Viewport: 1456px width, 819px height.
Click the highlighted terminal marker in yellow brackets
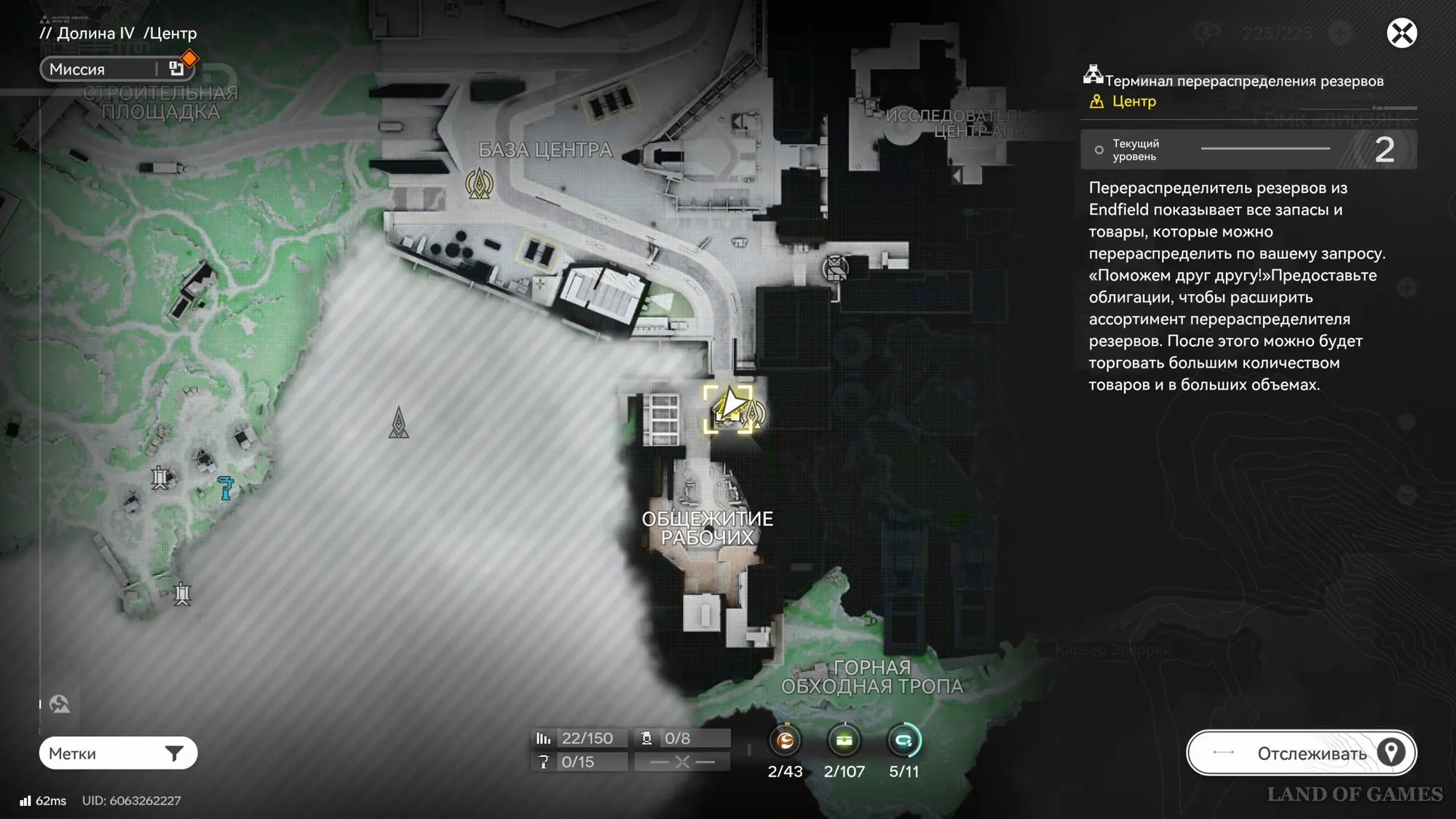point(728,410)
